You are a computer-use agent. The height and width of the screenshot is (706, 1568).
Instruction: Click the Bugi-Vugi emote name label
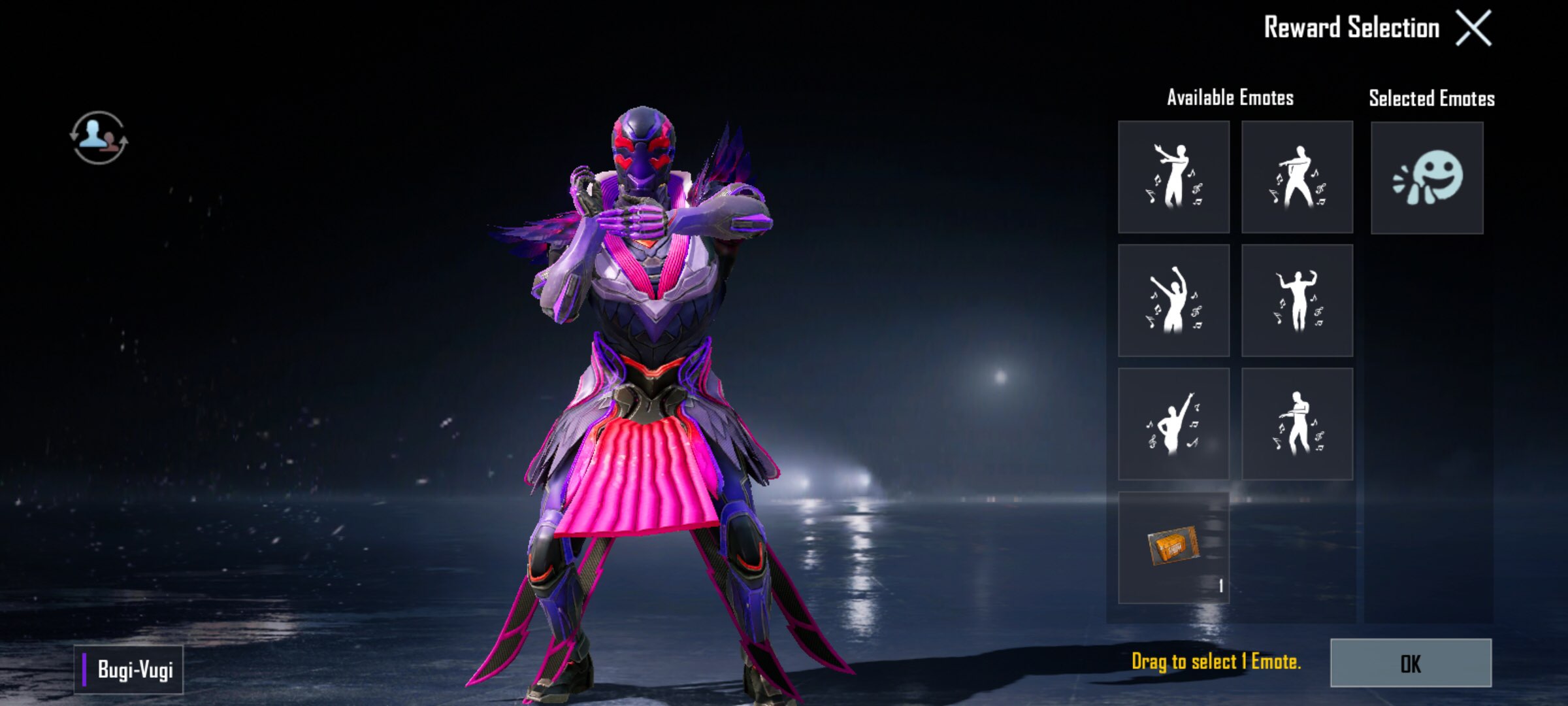(x=129, y=669)
